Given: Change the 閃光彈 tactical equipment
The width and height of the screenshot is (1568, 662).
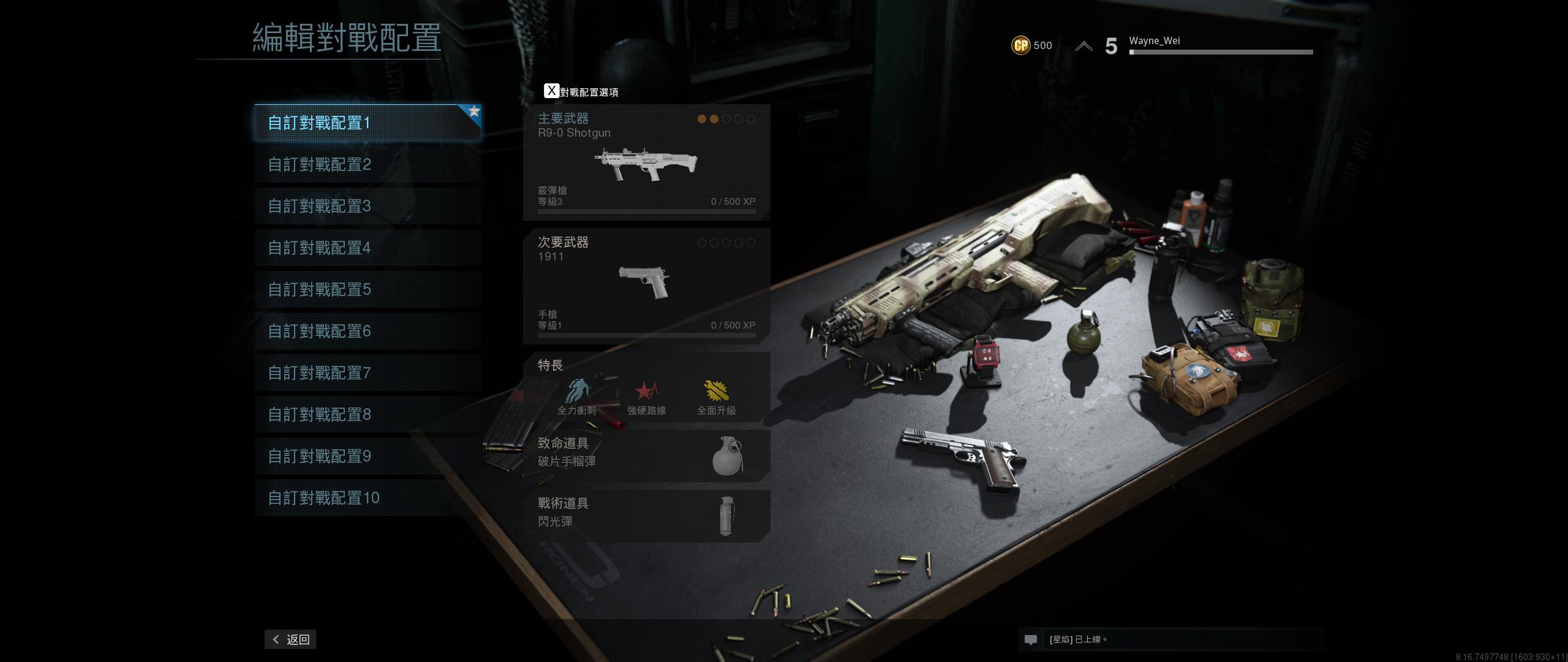Looking at the screenshot, I should coord(646,515).
